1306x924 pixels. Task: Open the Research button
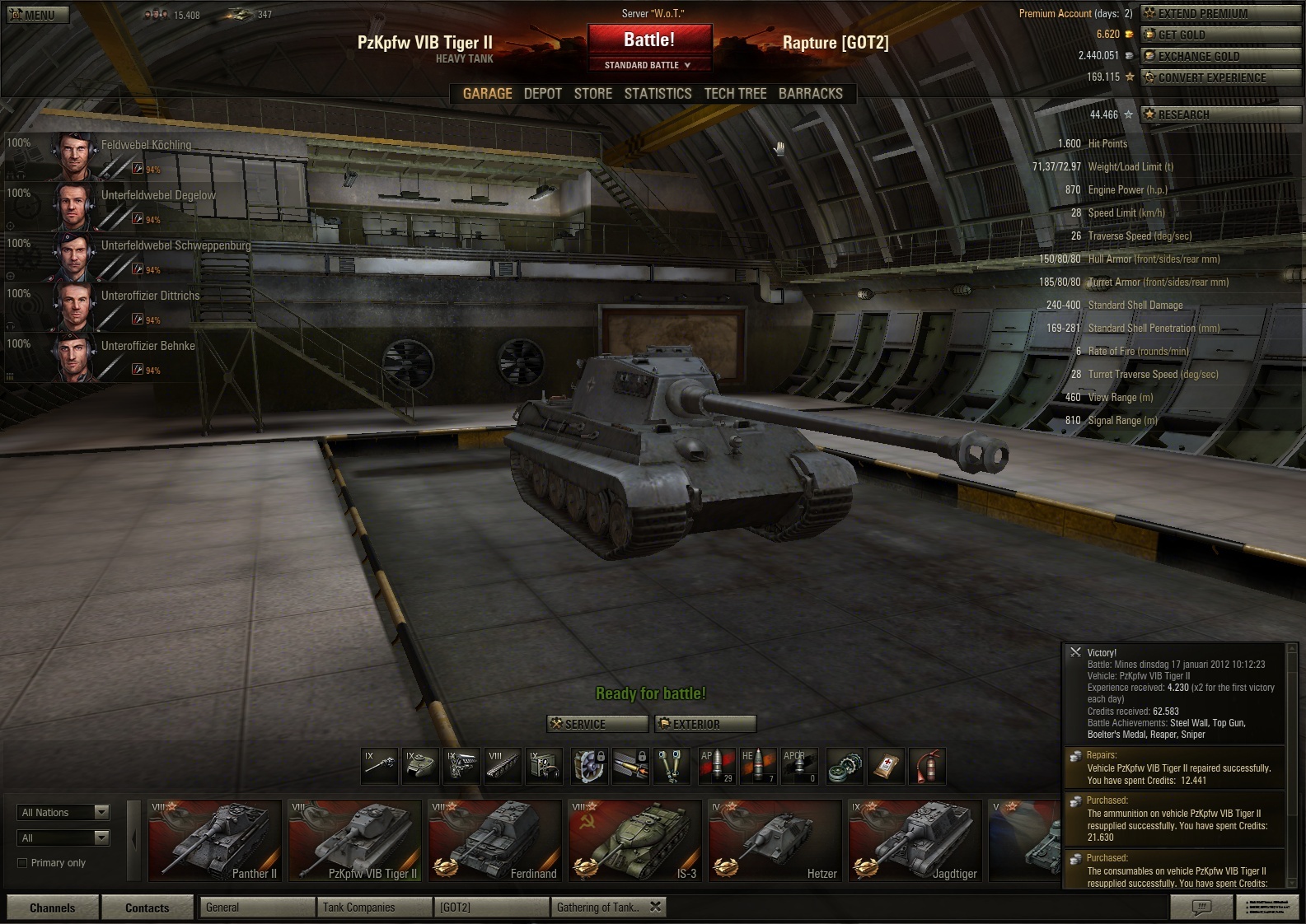1219,114
